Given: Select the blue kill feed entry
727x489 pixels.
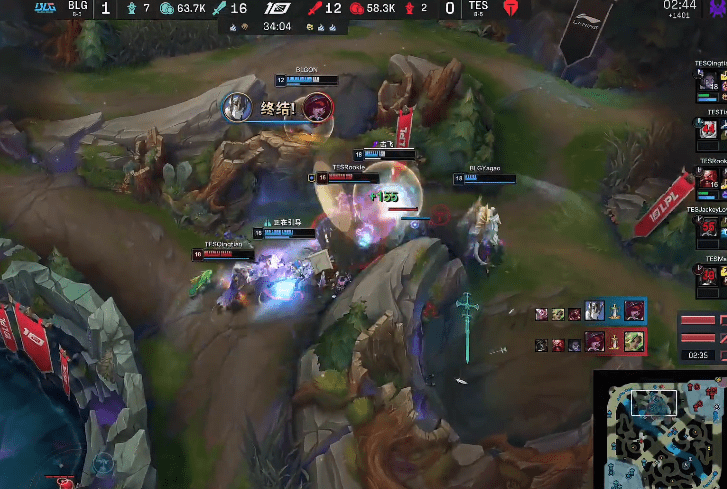Looking at the screenshot, I should click(590, 313).
